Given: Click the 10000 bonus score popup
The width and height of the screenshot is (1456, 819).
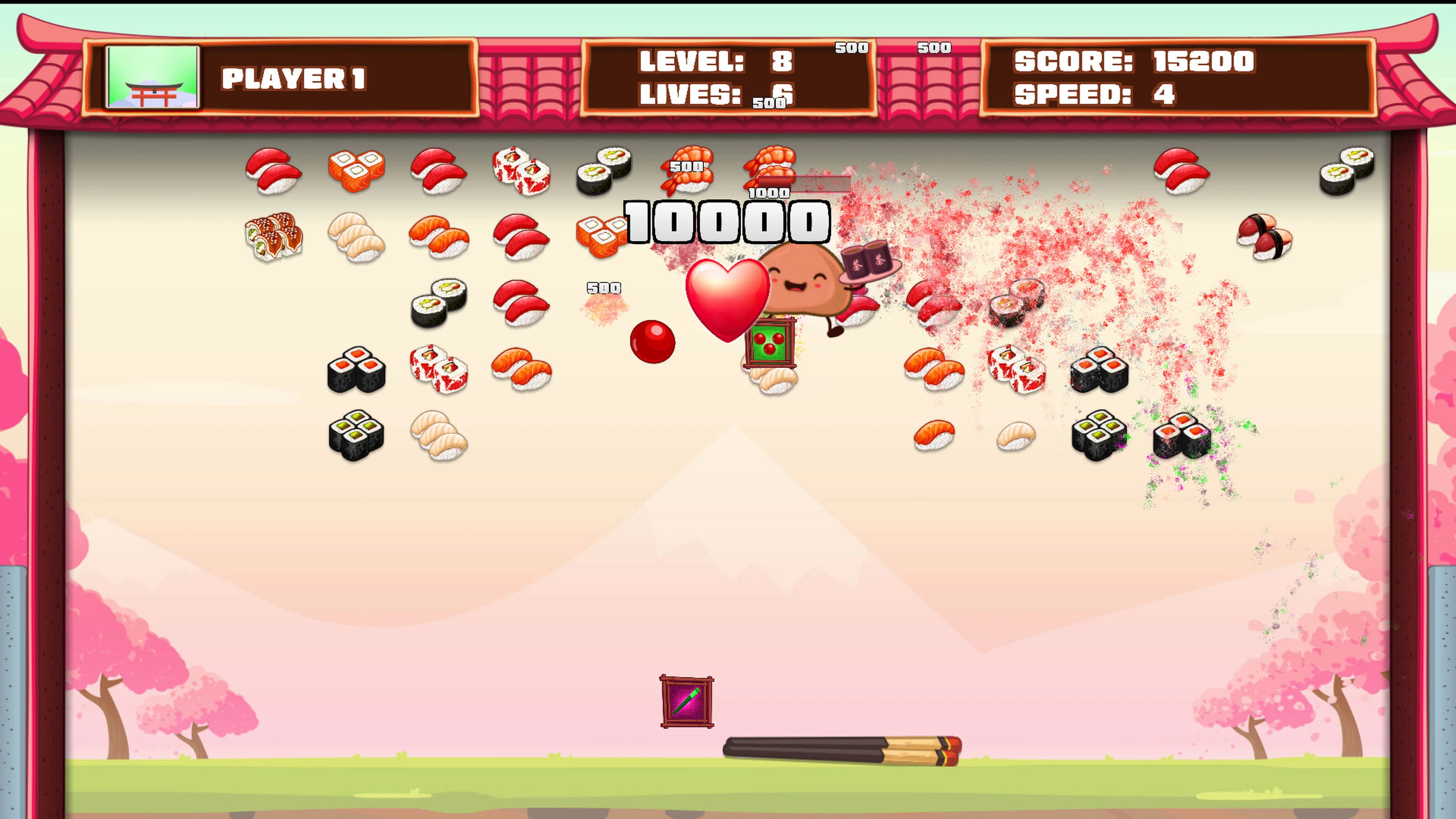Looking at the screenshot, I should coord(726,222).
